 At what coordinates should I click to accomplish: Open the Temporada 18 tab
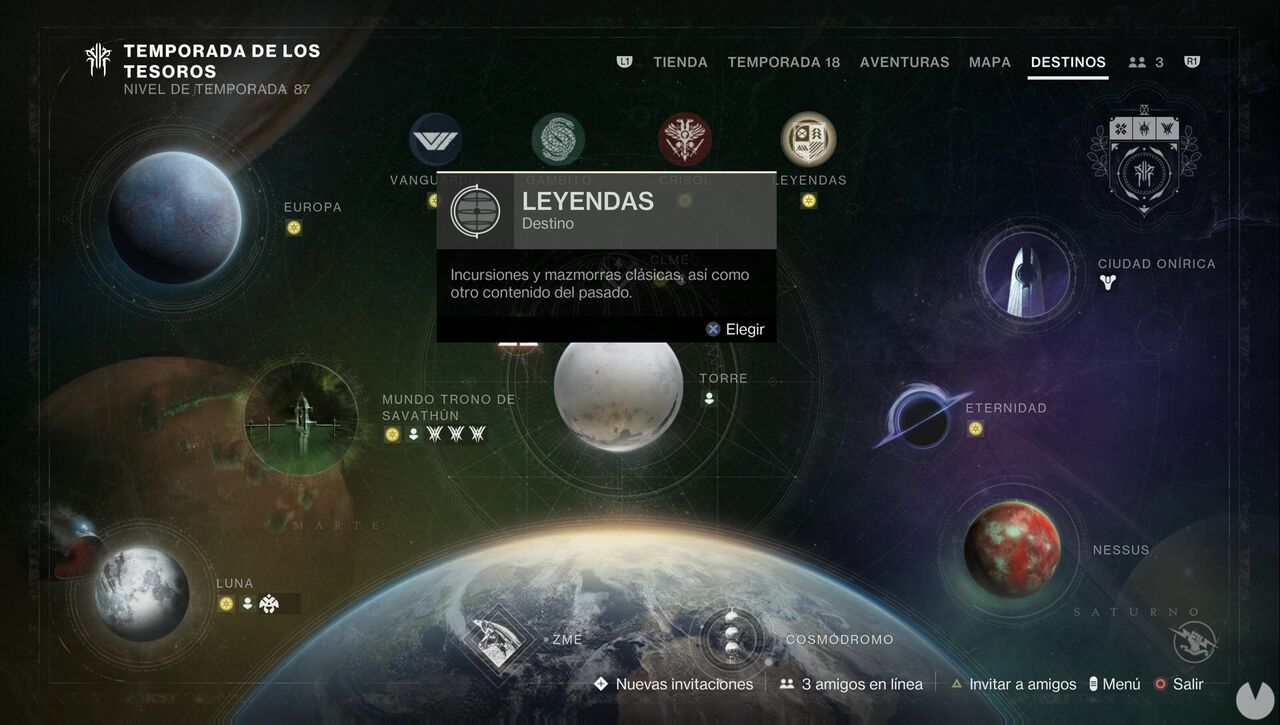(x=784, y=61)
